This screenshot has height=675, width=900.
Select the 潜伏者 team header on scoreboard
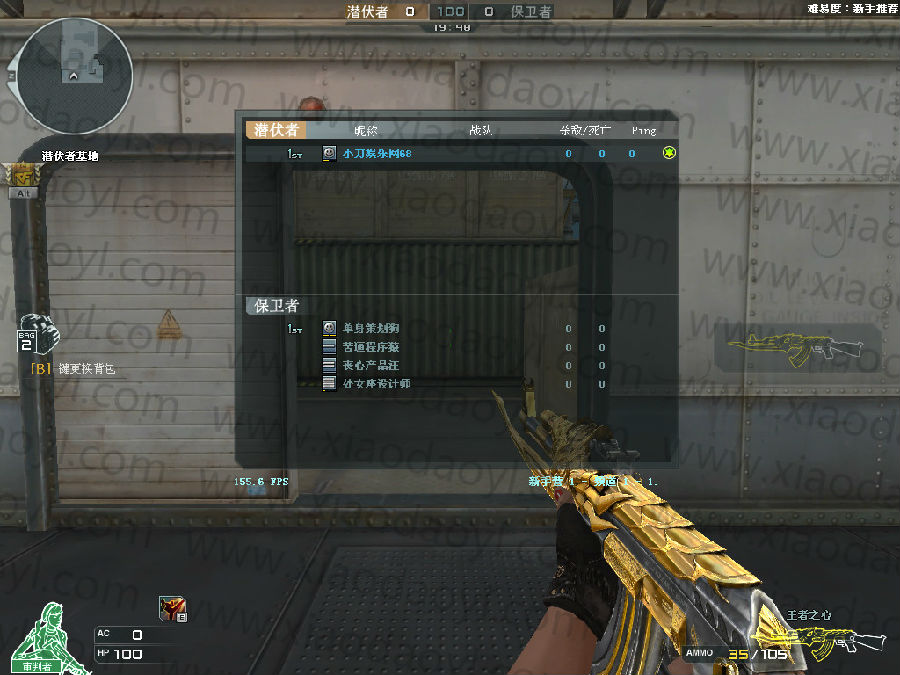275,130
